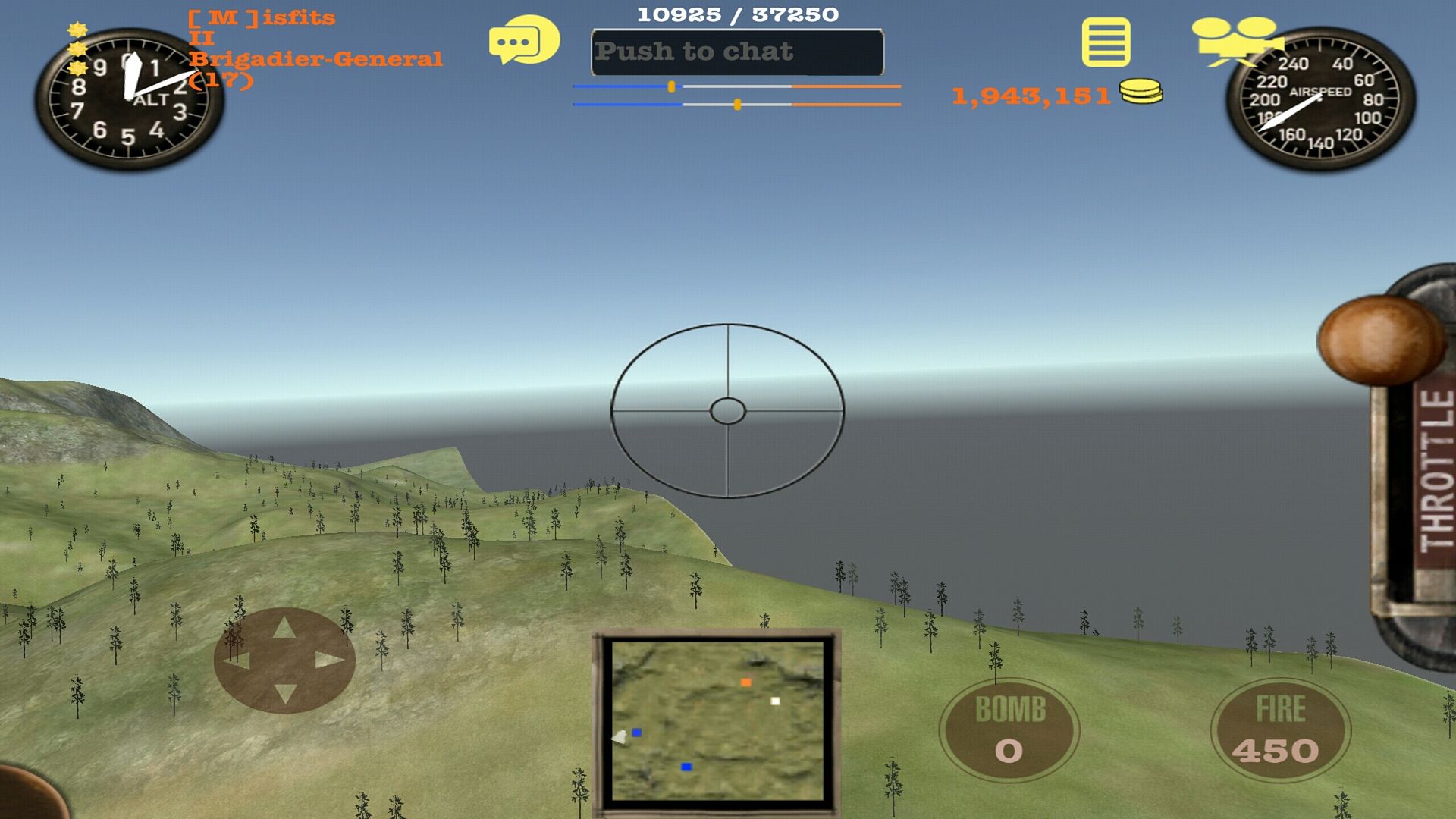Screen dimensions: 1456x819
Task: Click the wooden throttle lever knob
Action: (x=1379, y=339)
